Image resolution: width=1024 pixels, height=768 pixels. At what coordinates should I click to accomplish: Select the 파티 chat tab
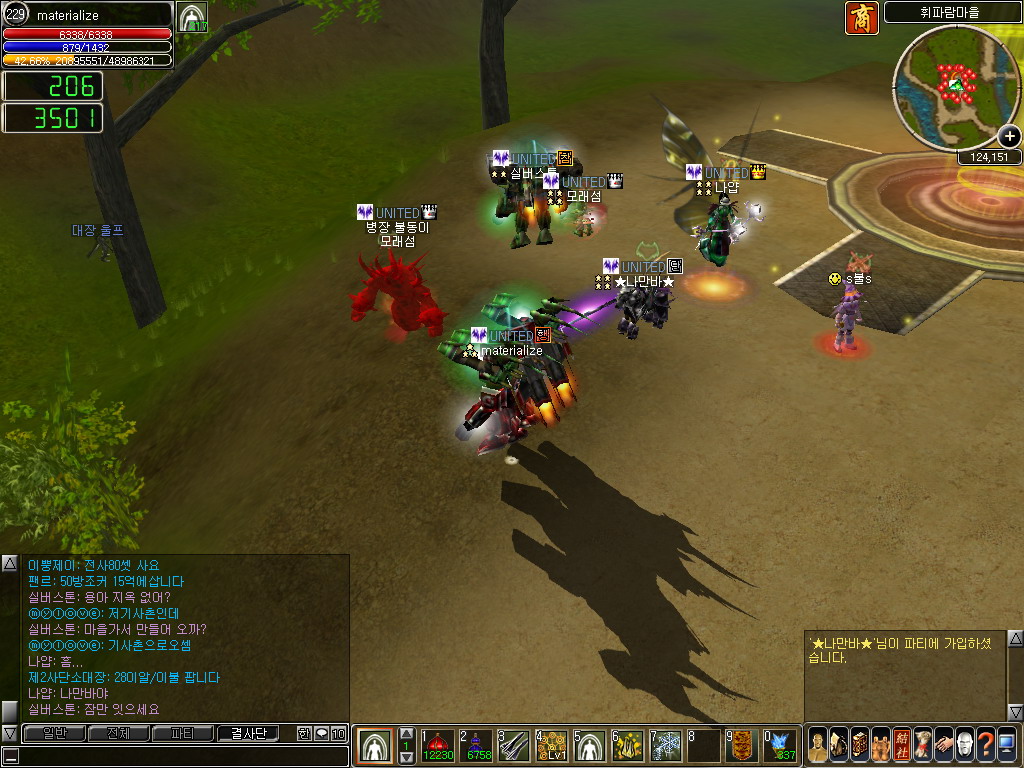point(182,733)
